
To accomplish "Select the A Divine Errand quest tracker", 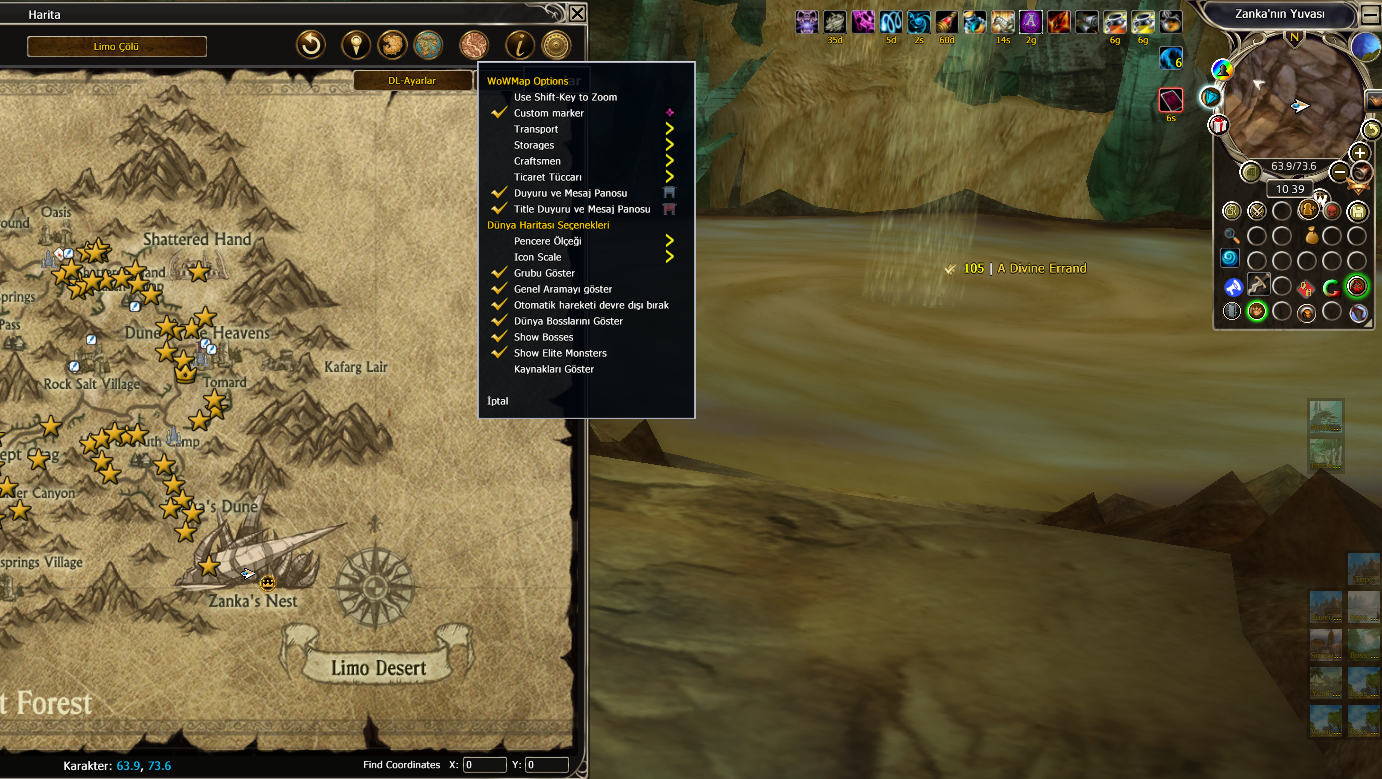I will coord(1041,268).
